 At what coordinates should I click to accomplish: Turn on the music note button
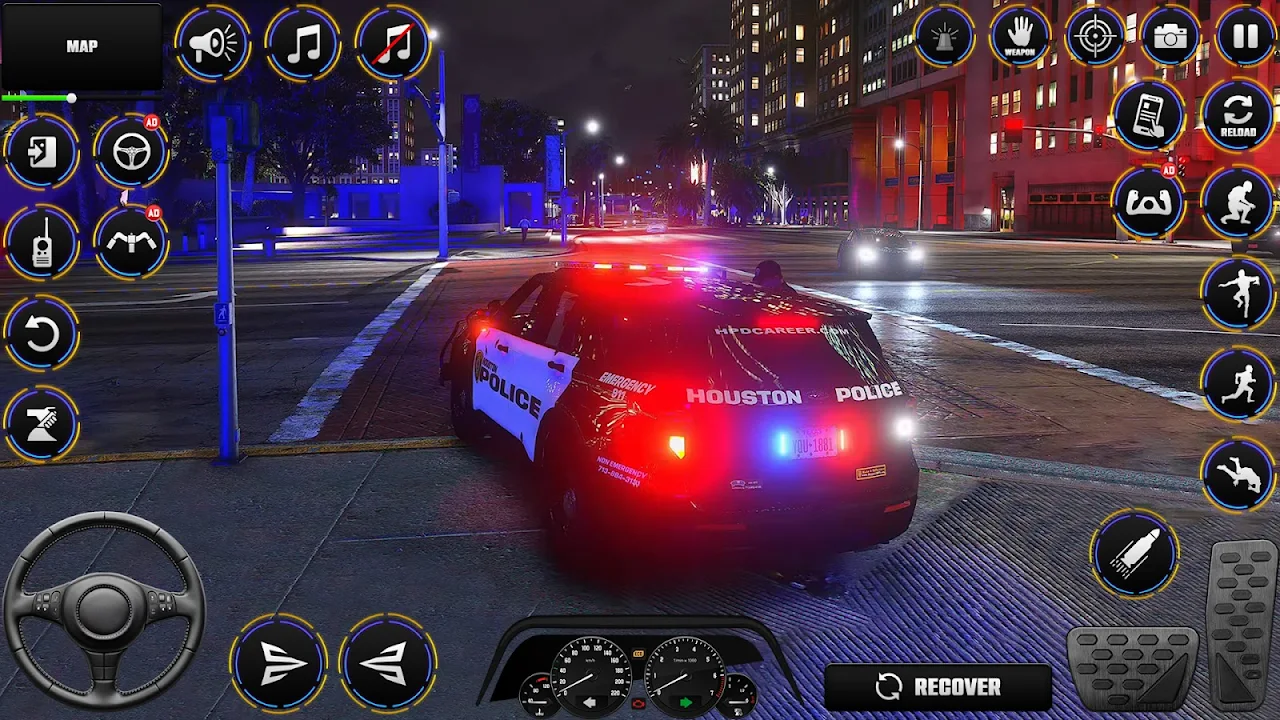click(302, 44)
